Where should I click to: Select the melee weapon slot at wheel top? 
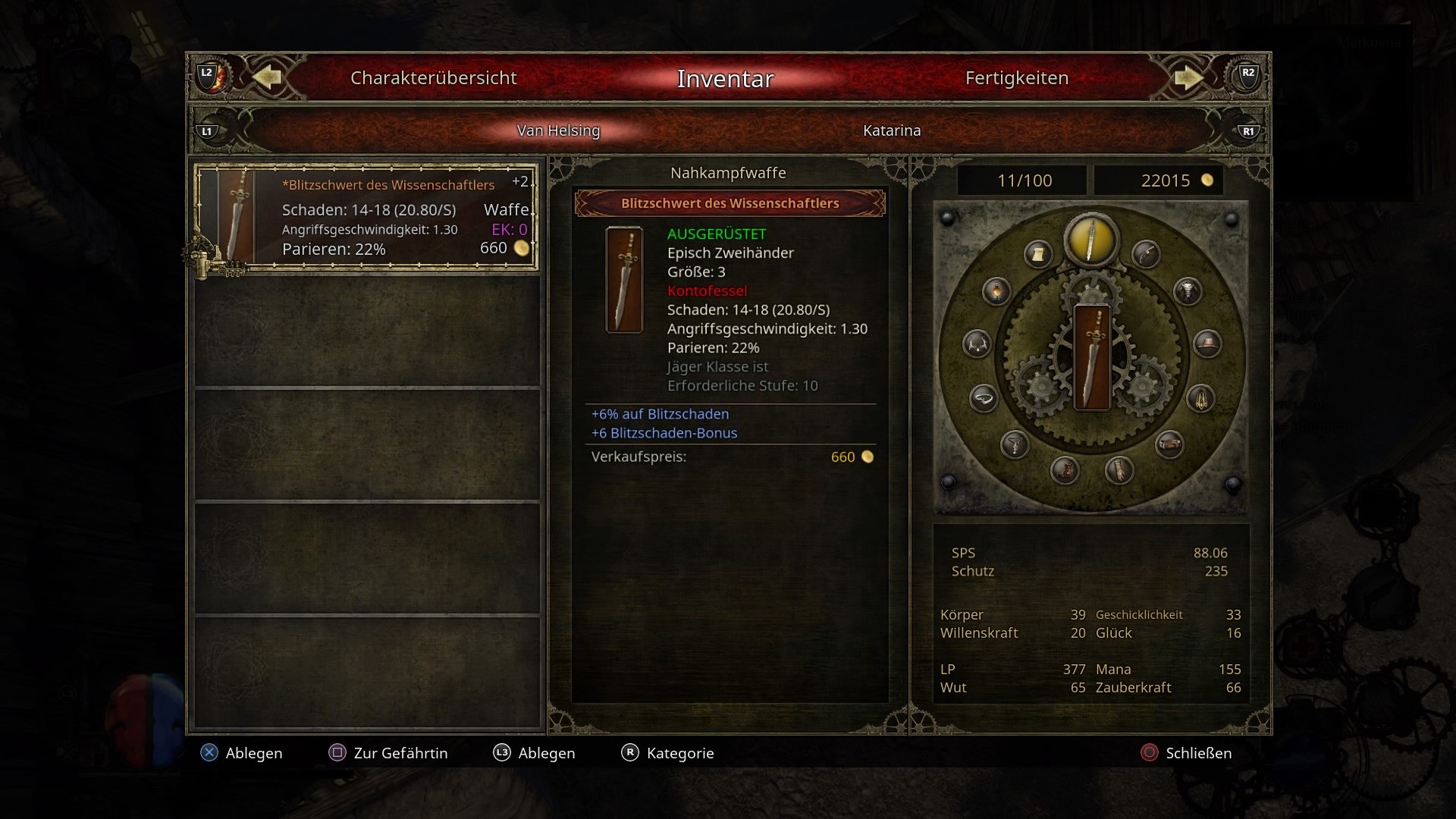1089,240
